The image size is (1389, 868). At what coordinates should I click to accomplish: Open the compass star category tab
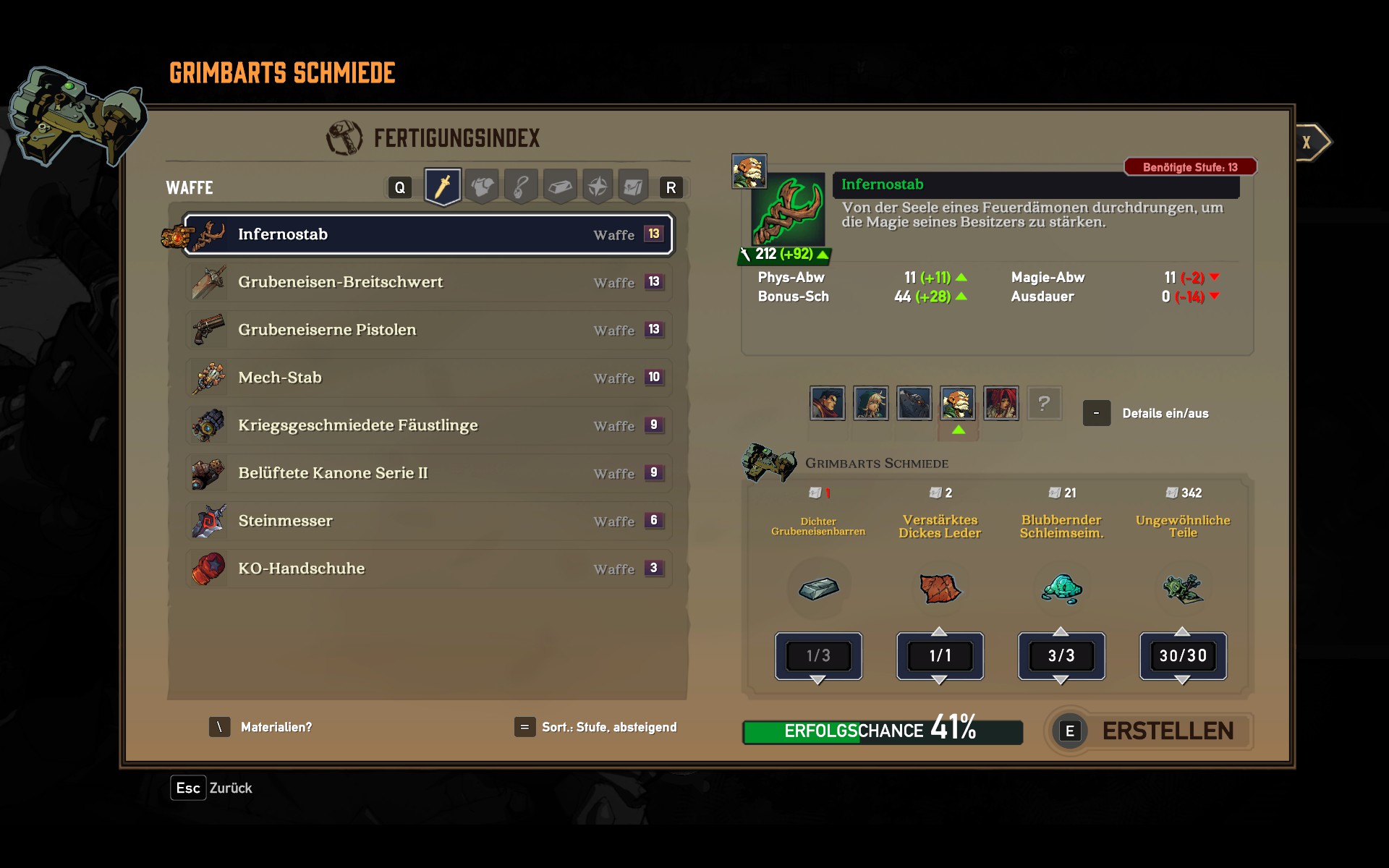point(598,187)
